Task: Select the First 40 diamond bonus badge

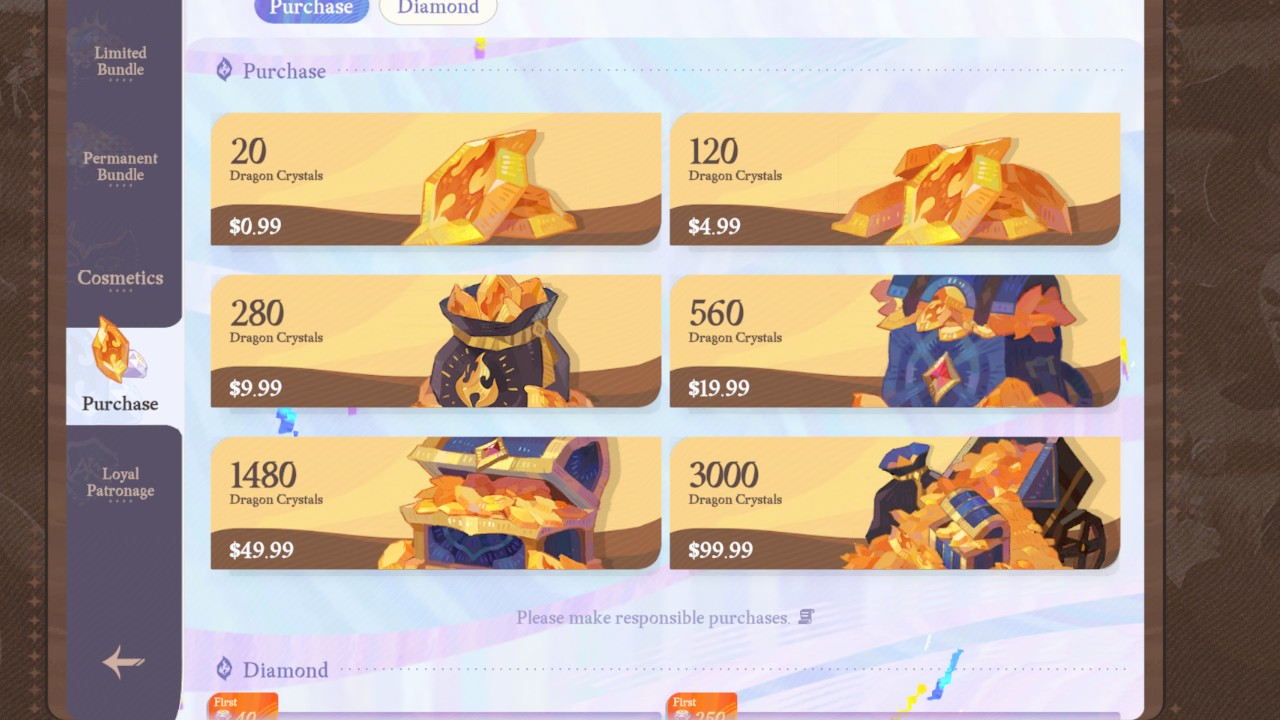Action: 242,706
